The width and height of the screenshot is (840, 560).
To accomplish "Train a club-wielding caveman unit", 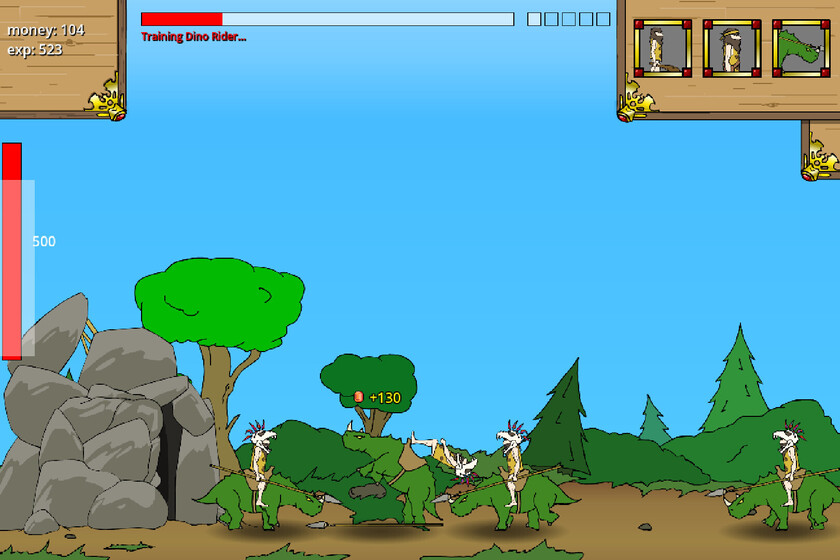I will 662,48.
